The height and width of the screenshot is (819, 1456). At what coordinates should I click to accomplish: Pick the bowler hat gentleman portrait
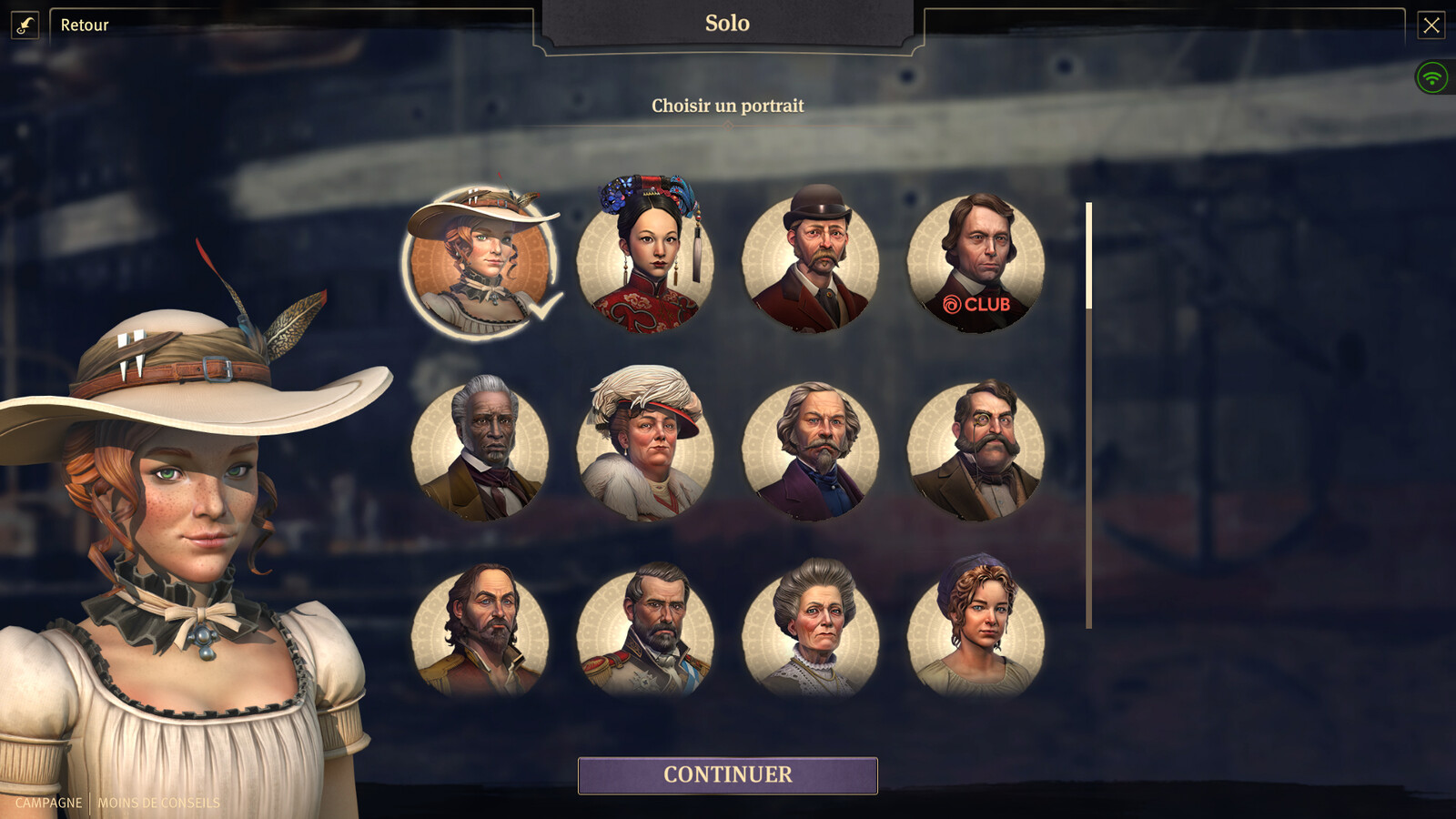coord(811,264)
